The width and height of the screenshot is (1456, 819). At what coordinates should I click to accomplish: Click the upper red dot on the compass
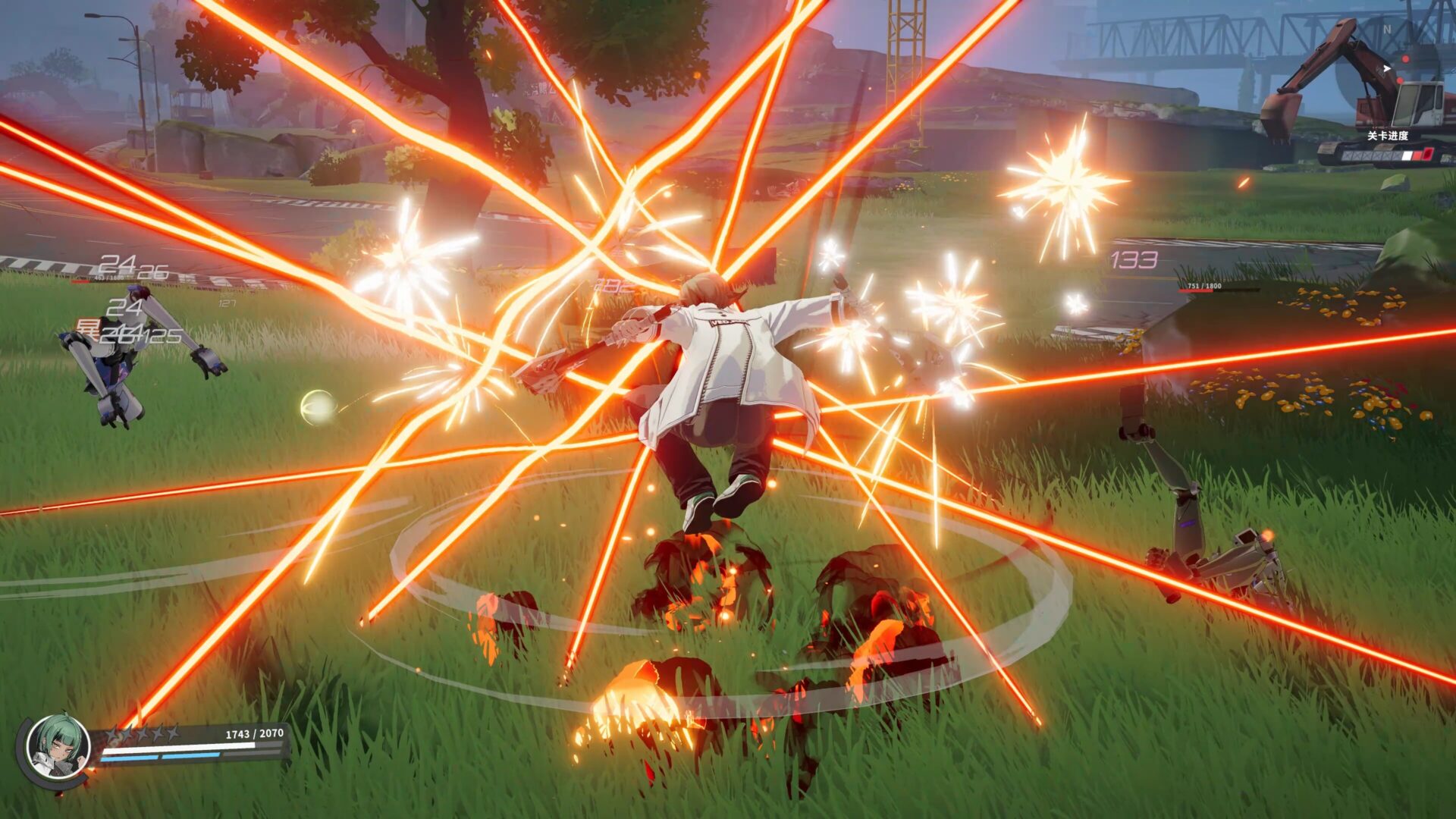tap(1405, 59)
